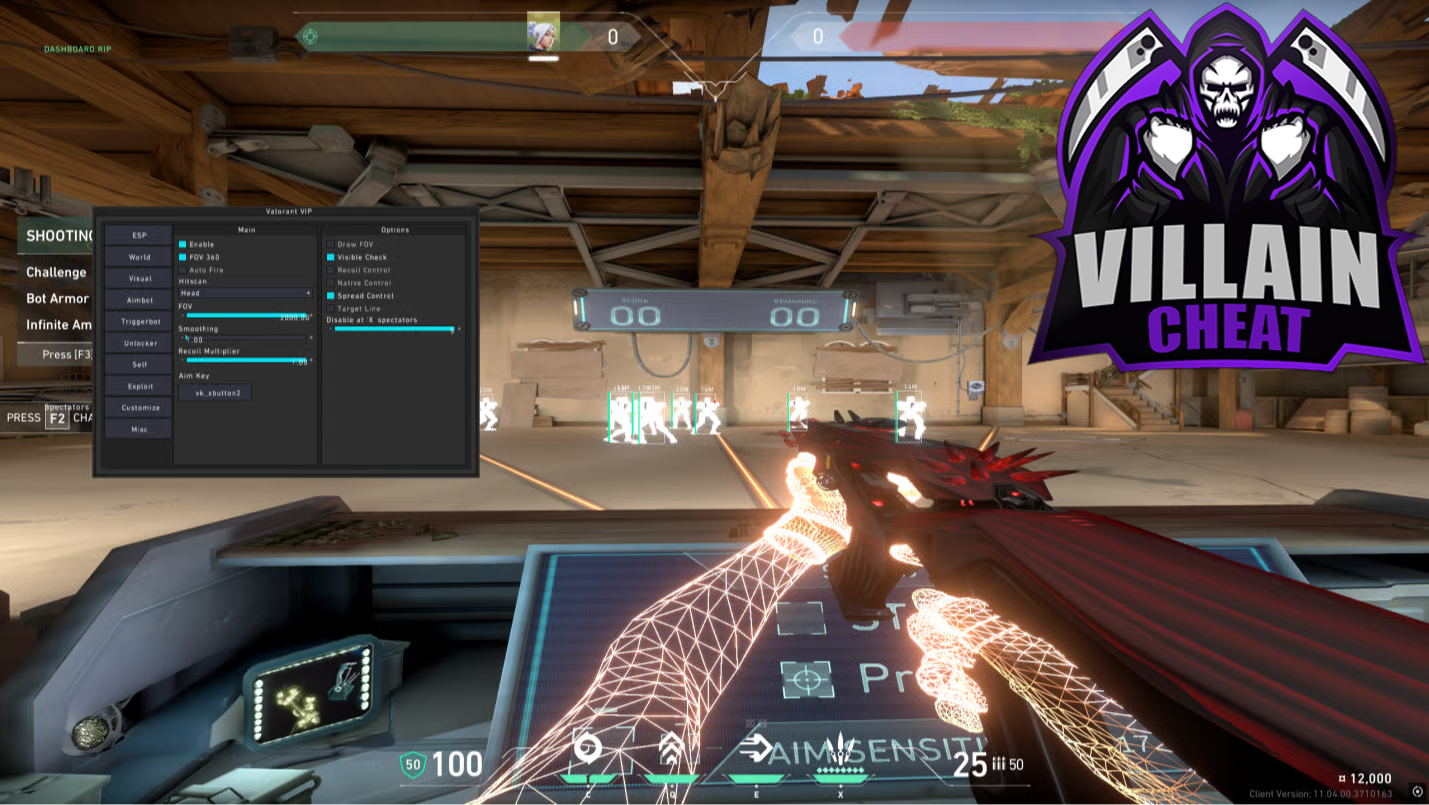Viewport: 1429px width, 805px height.
Task: Switch to the Triggerbot tab
Action: 139,322
